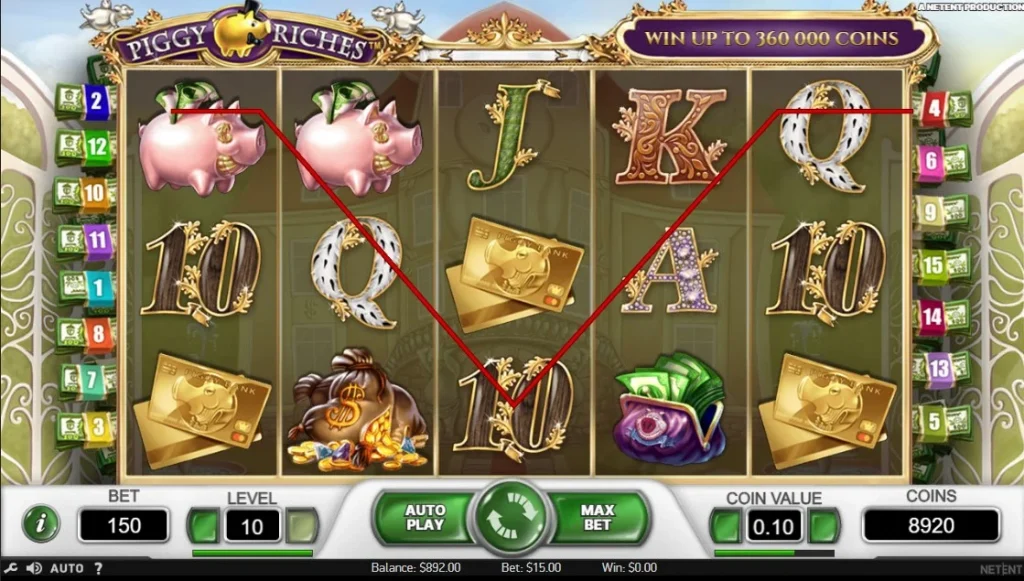Select payline number 8 marker
Viewport: 1024px width, 581px height.
tap(98, 332)
